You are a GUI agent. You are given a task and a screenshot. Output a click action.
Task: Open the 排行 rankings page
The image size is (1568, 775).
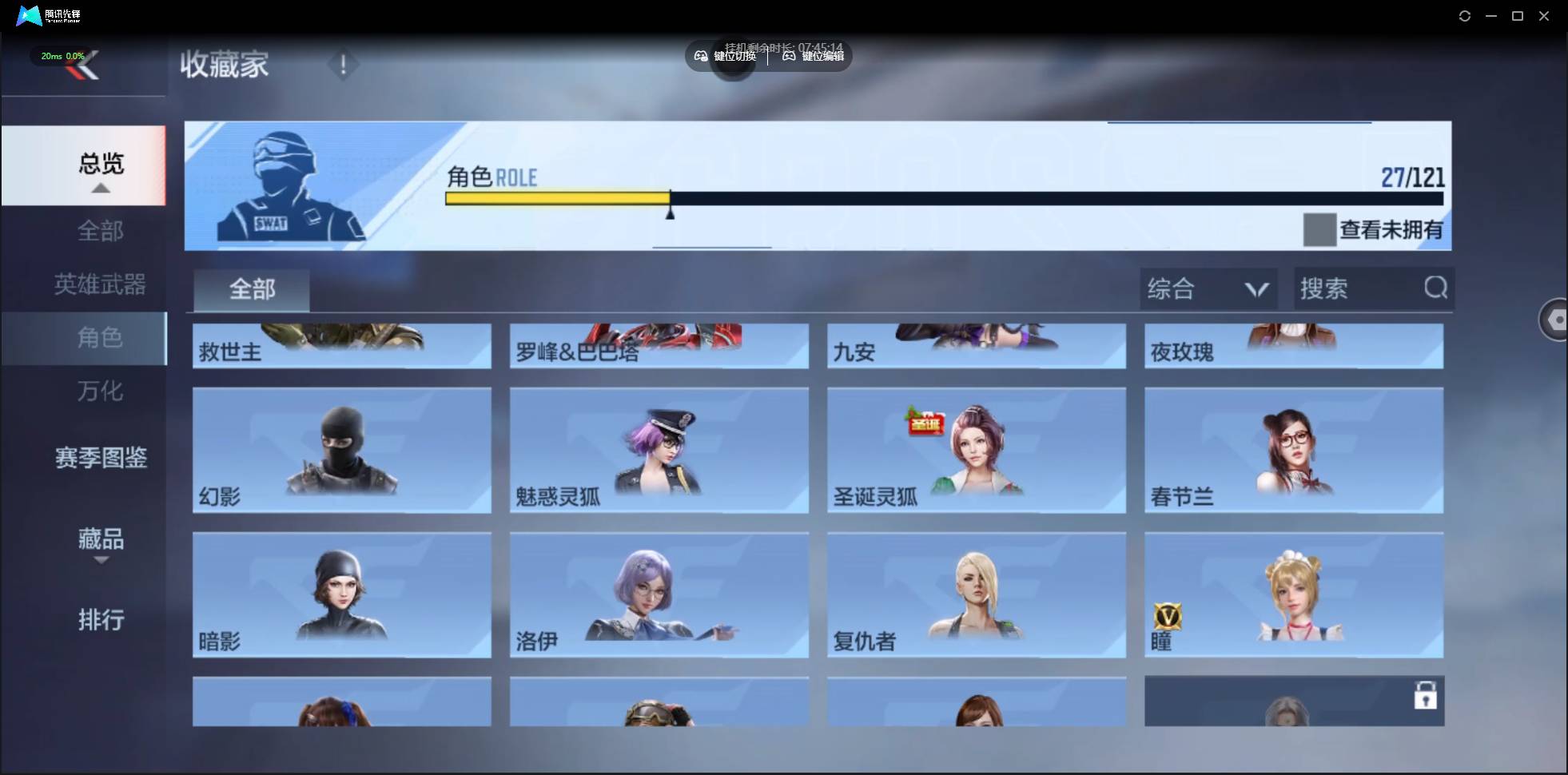coord(101,621)
